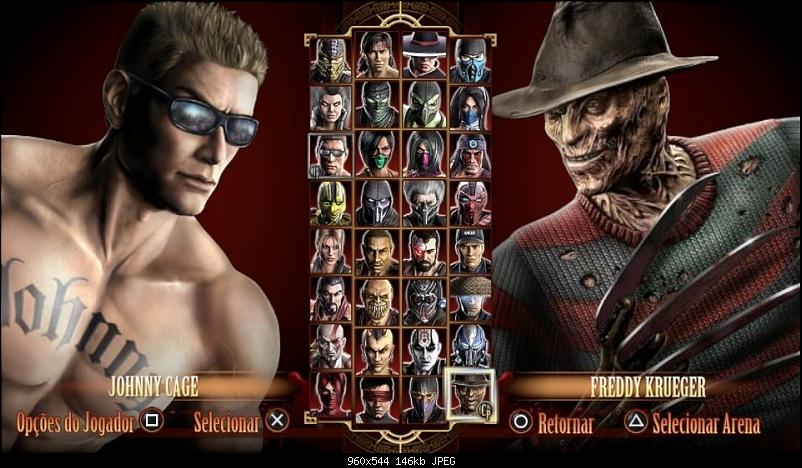
Task: Select the blue-masked Sub-Zero portrait
Action: (468, 60)
